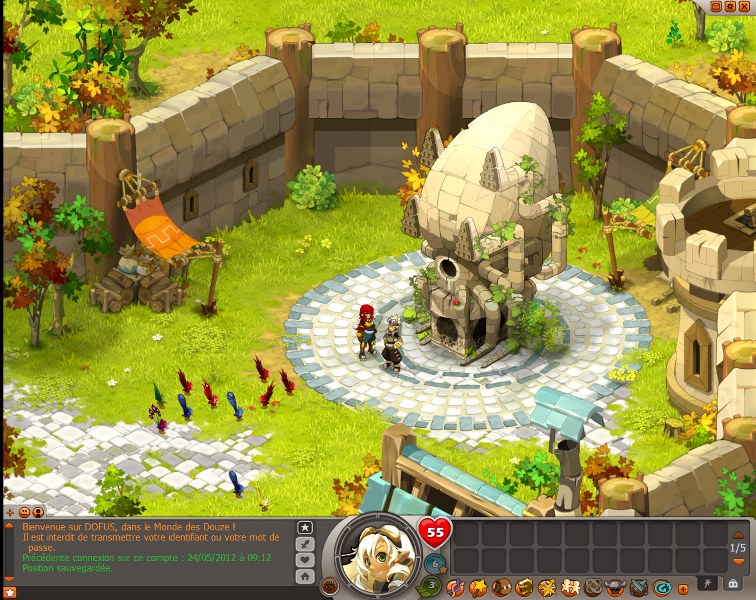
Task: Click the blue swirl G menu icon
Action: pyautogui.click(x=662, y=587)
